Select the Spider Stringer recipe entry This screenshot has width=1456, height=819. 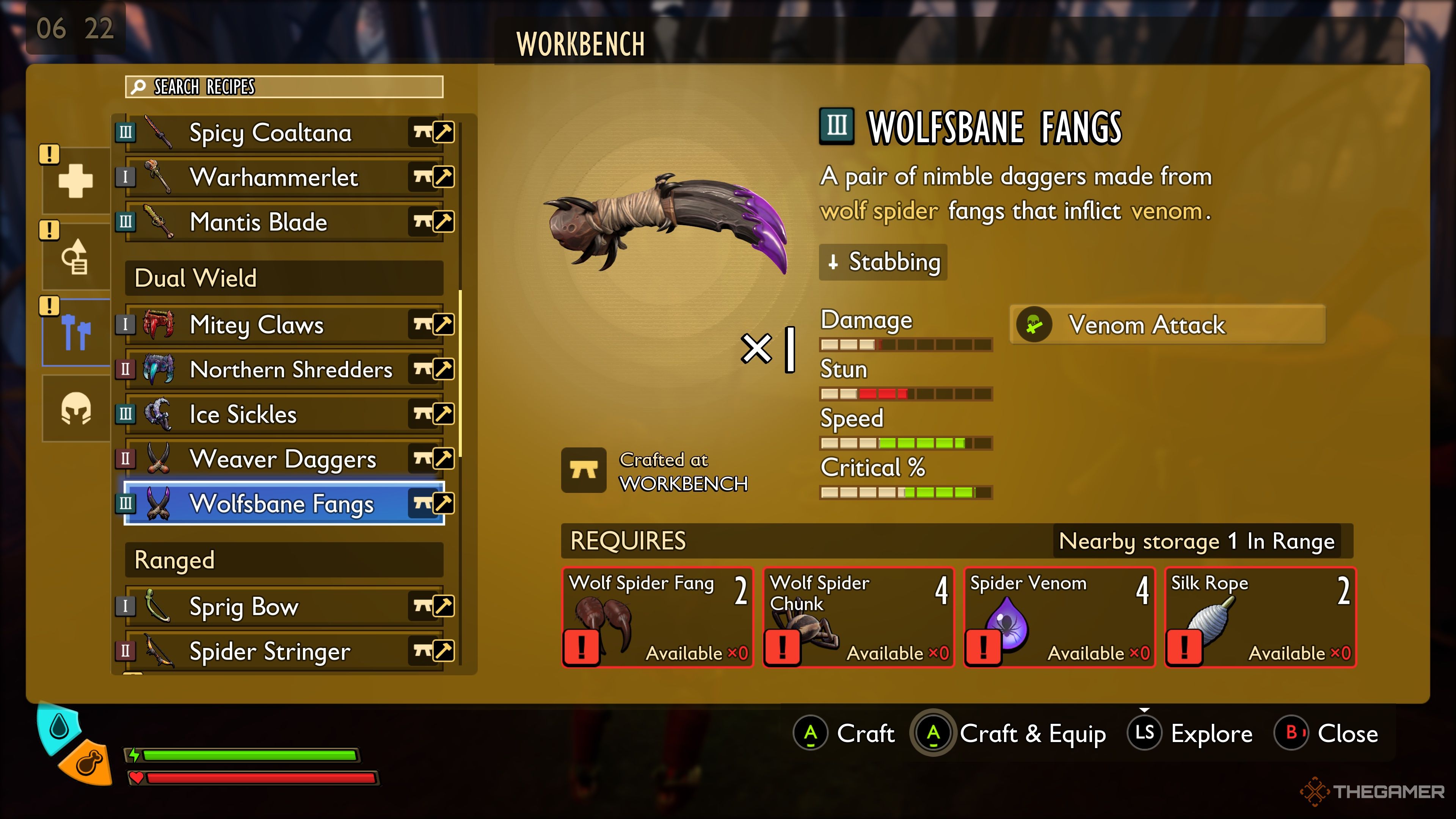pyautogui.click(x=282, y=651)
